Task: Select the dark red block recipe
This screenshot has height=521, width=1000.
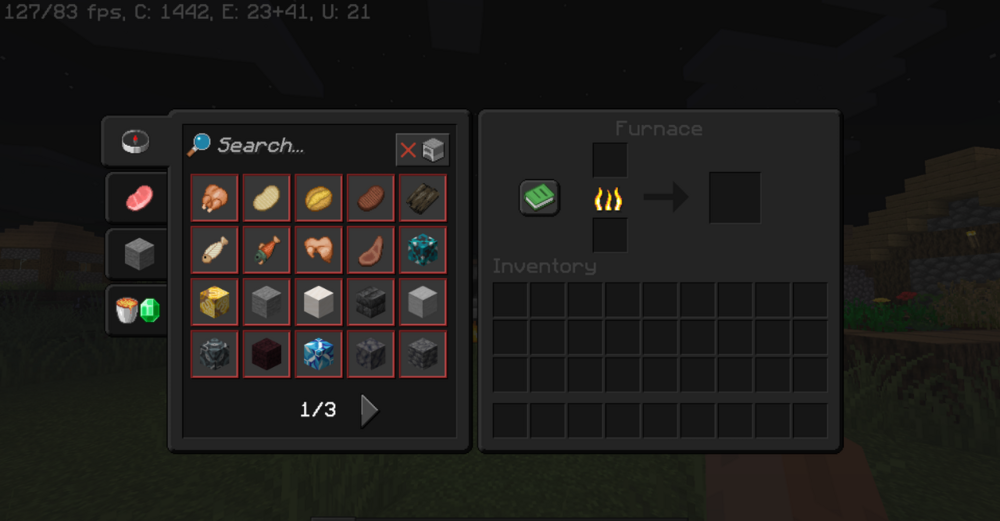Action: [266, 354]
